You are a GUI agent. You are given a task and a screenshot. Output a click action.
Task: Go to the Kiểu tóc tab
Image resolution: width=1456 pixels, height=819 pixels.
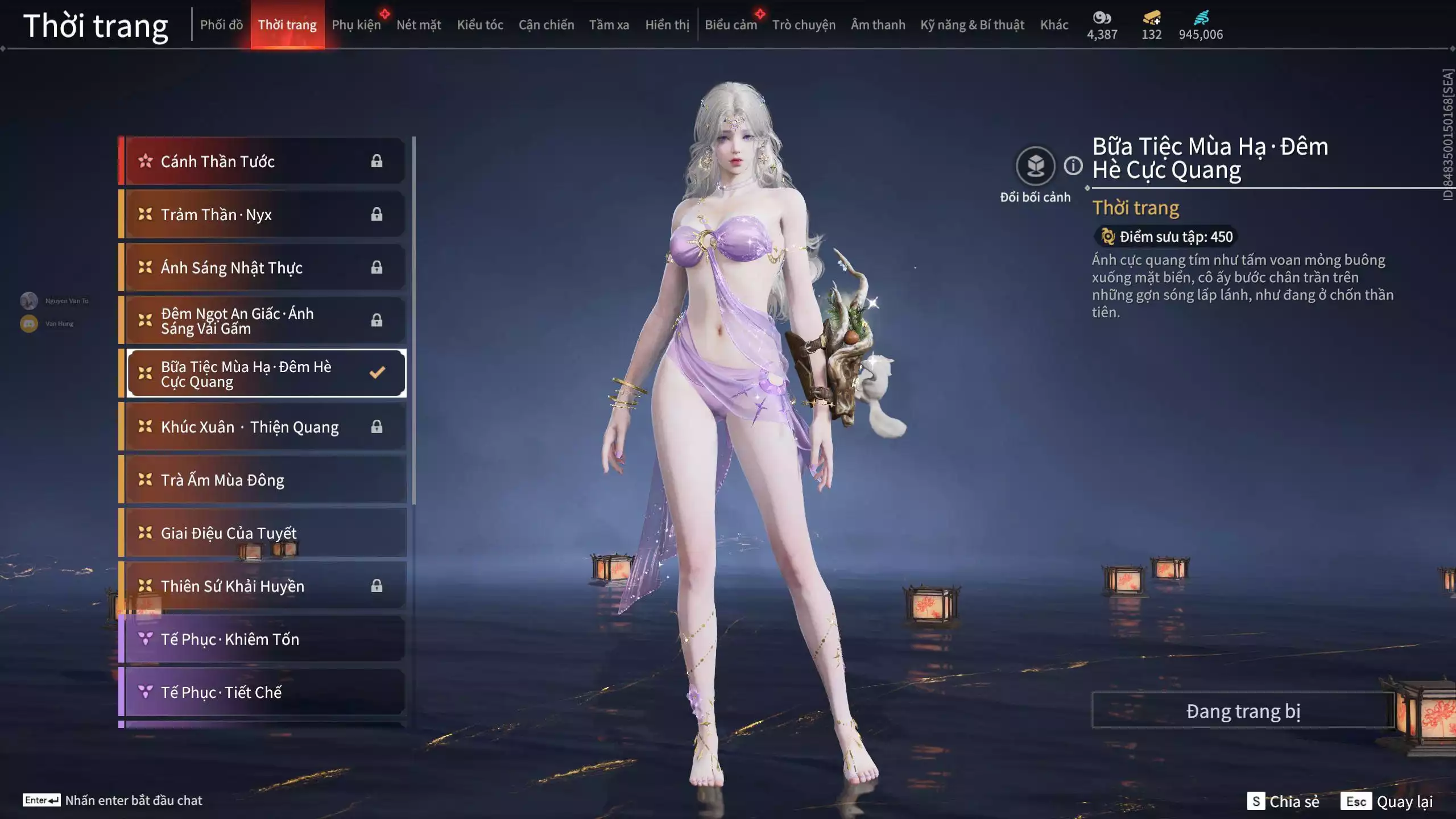480,25
